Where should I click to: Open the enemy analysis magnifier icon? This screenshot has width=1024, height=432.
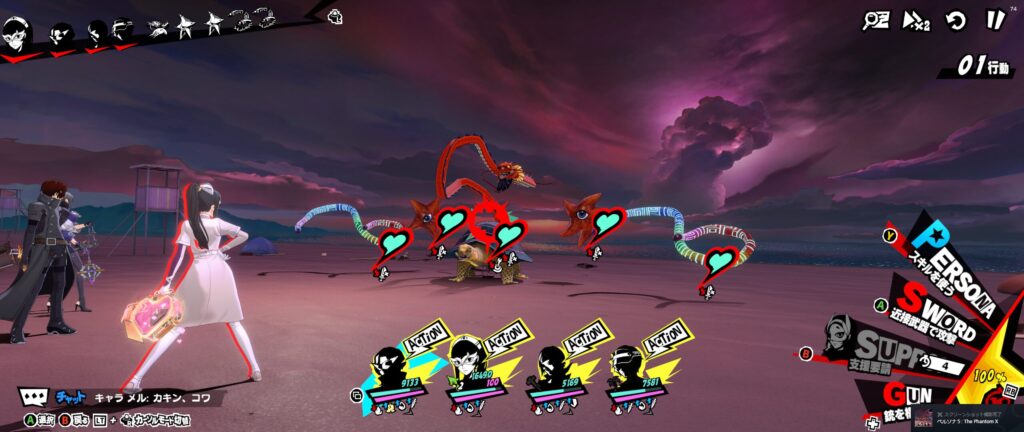tap(877, 20)
